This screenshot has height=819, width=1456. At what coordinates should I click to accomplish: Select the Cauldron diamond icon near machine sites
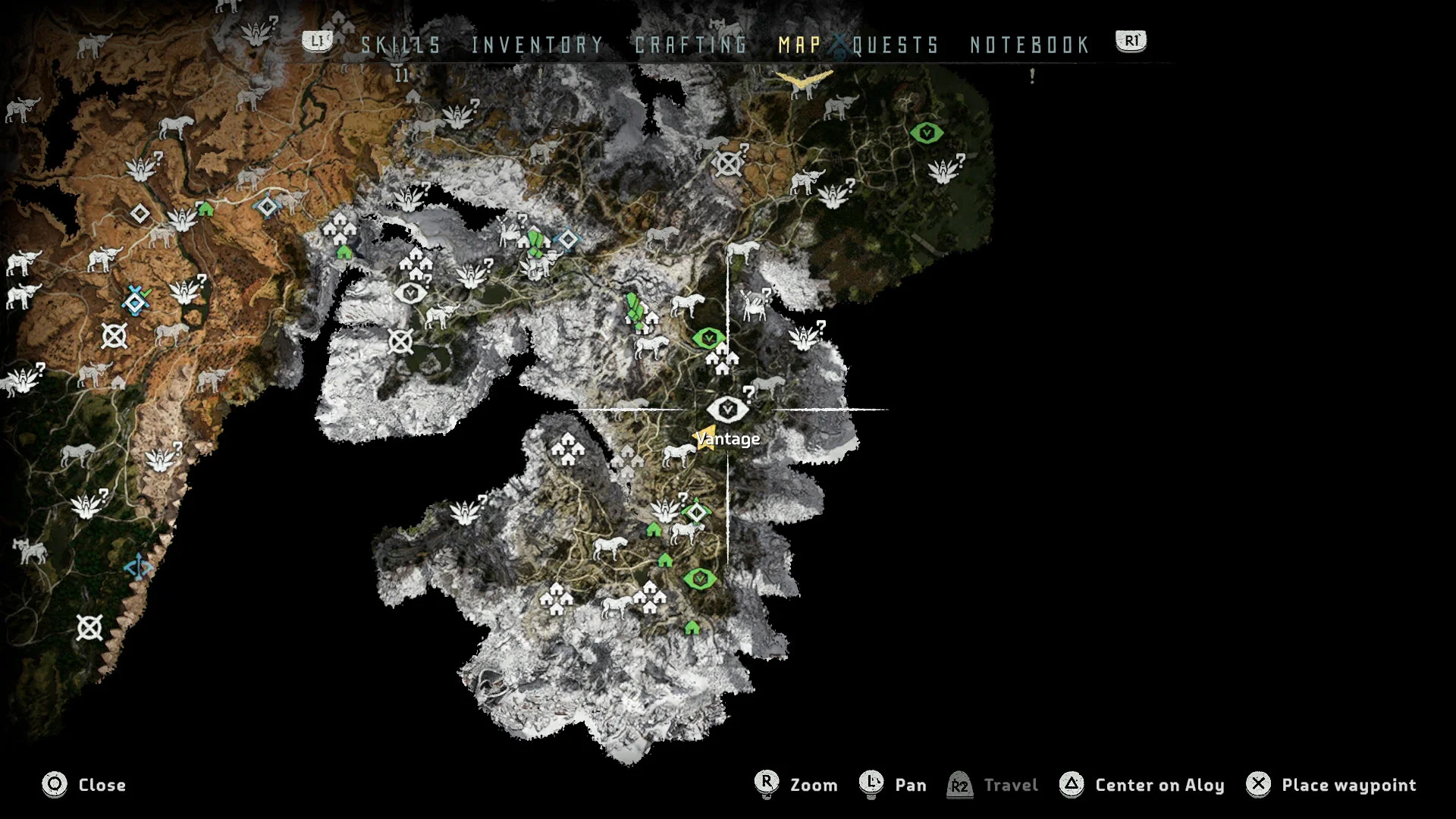[695, 513]
